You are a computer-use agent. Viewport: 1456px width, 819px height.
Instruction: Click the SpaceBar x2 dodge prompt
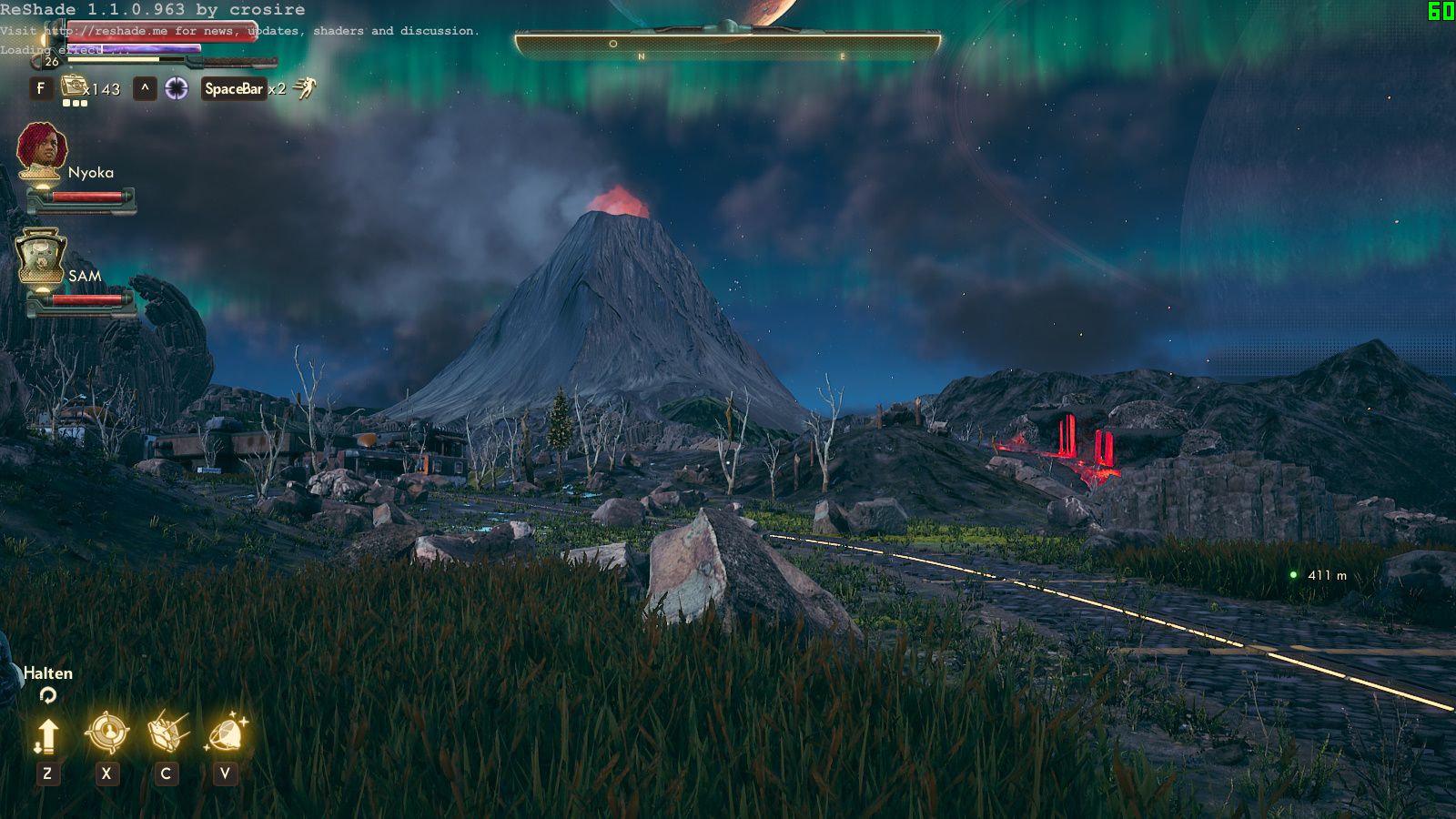[x=235, y=88]
